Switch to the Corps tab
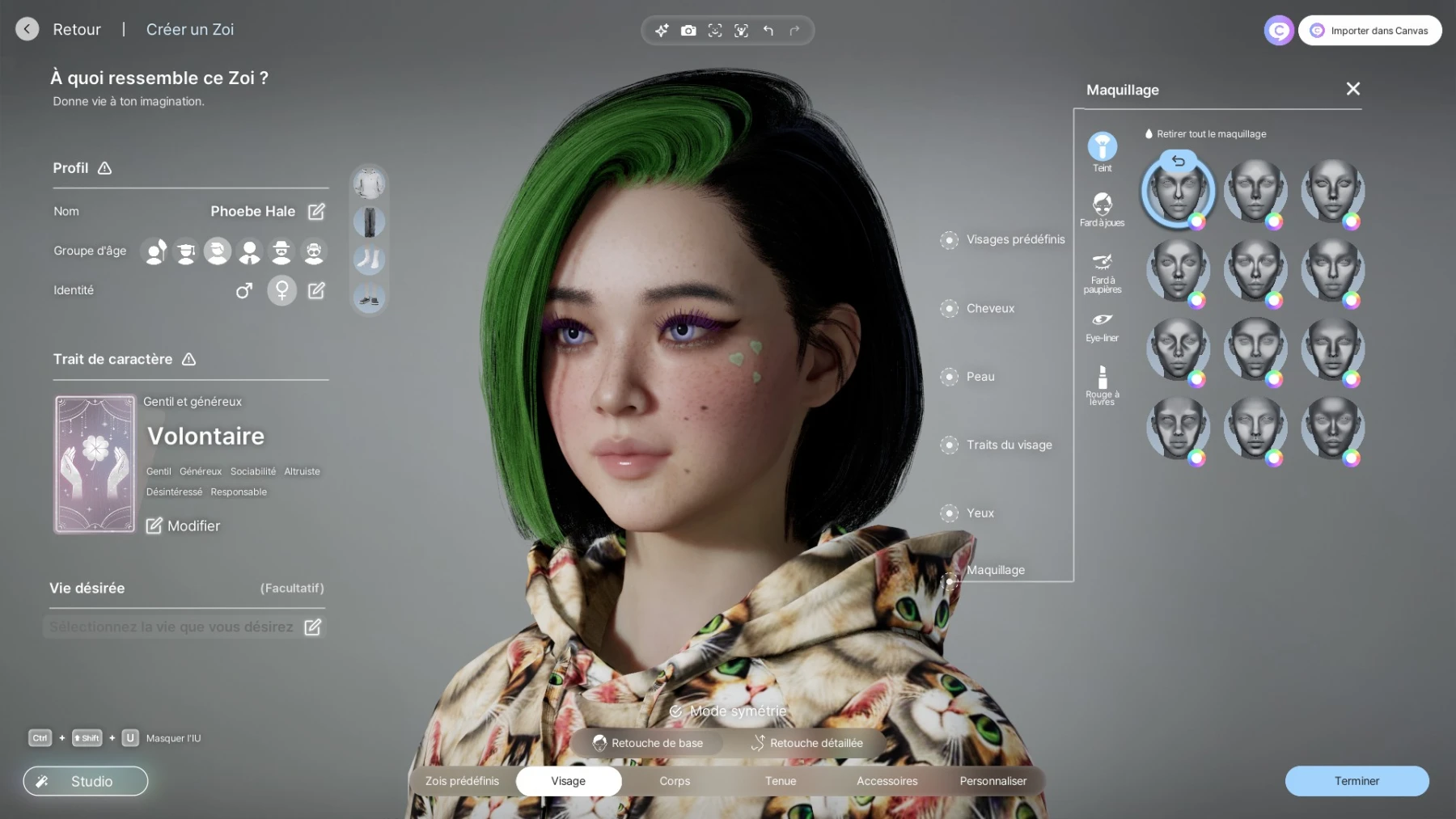The height and width of the screenshot is (819, 1456). pos(674,781)
